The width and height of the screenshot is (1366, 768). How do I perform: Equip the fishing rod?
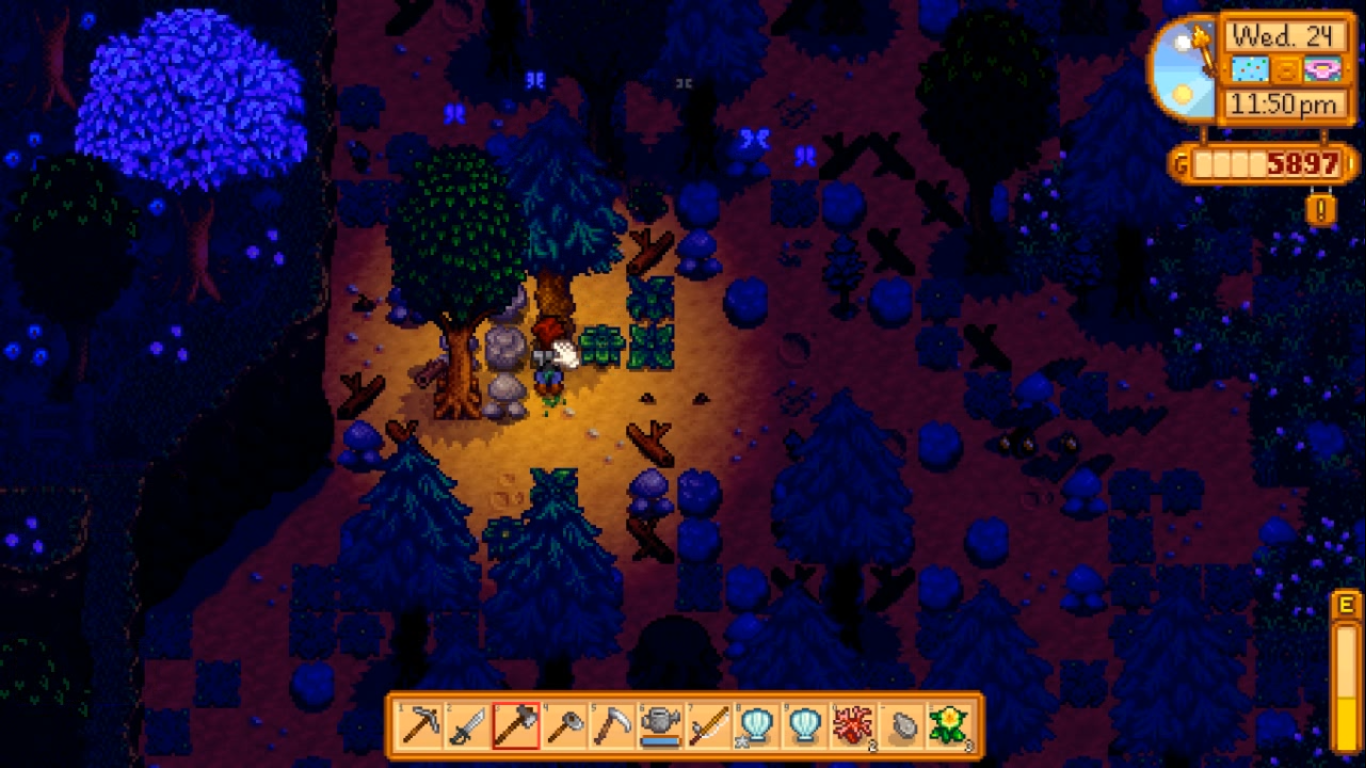708,725
